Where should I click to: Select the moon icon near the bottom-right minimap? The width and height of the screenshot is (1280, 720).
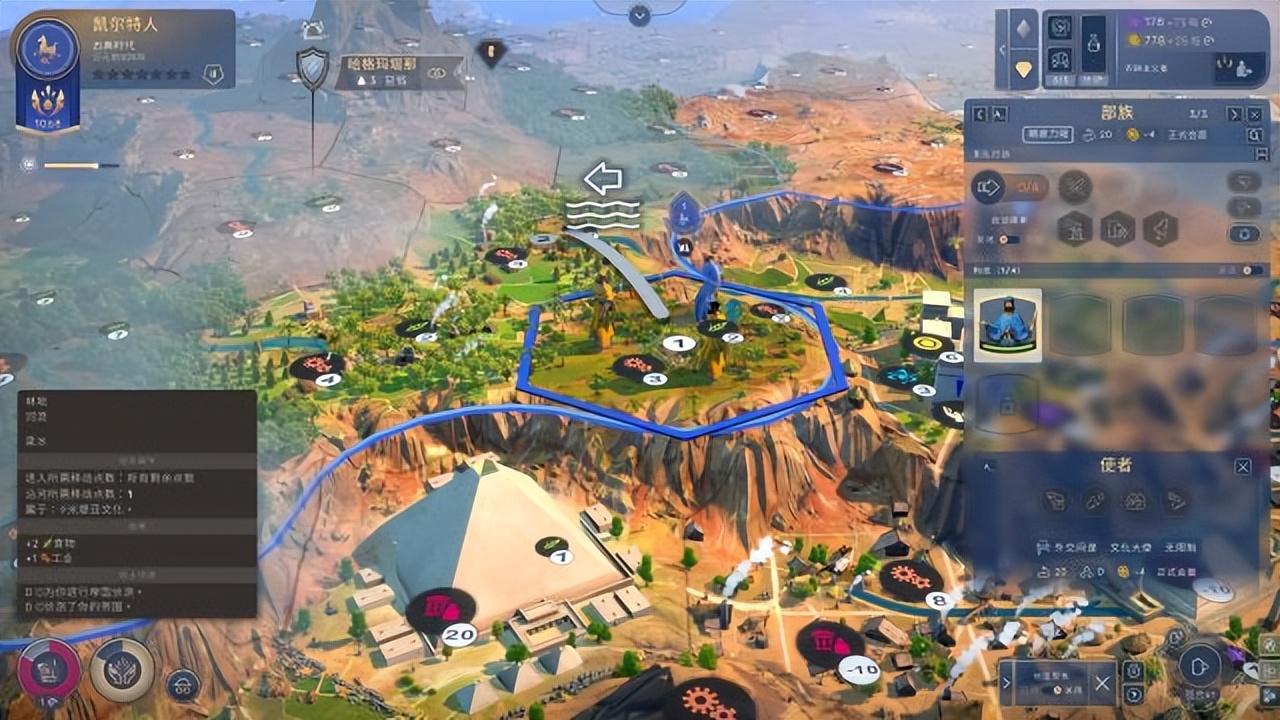pyautogui.click(x=1134, y=694)
